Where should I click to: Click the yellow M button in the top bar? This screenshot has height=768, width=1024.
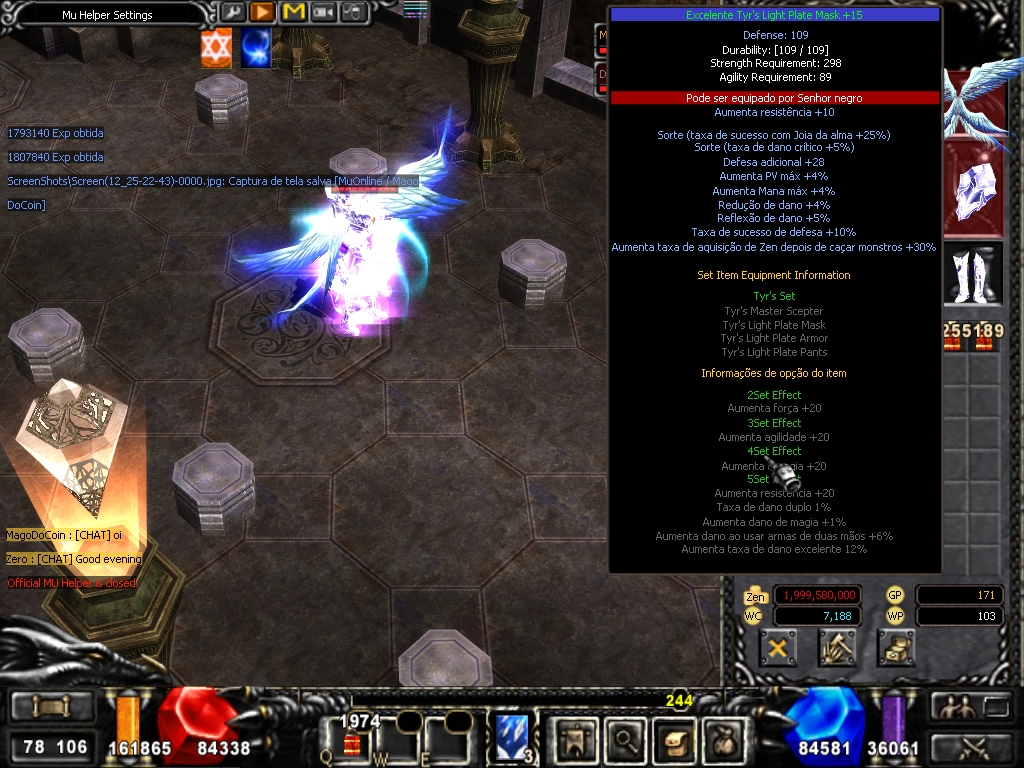pos(293,12)
